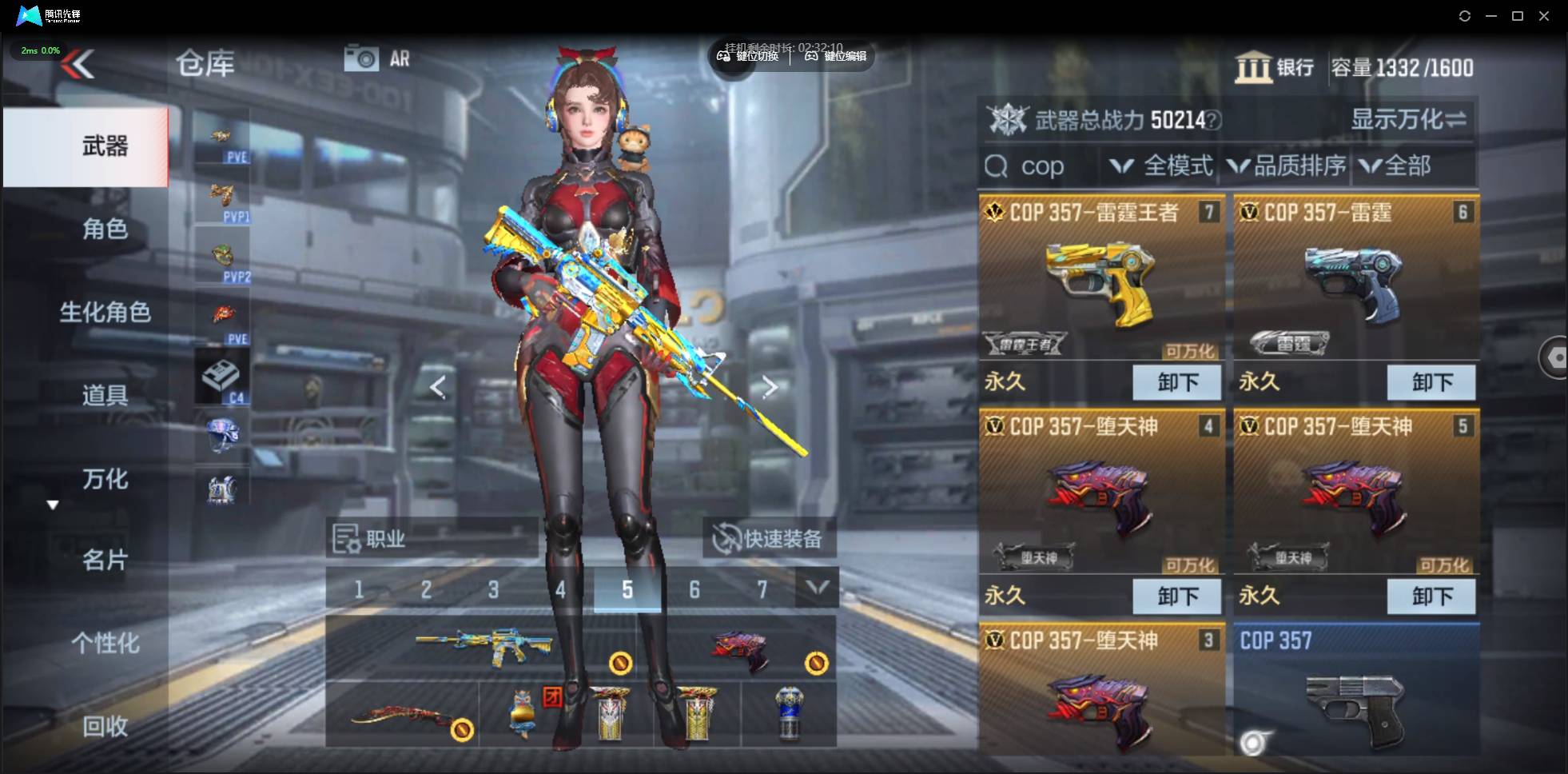The height and width of the screenshot is (774, 1568).
Task: Open the 职业 class panel
Action: [432, 539]
